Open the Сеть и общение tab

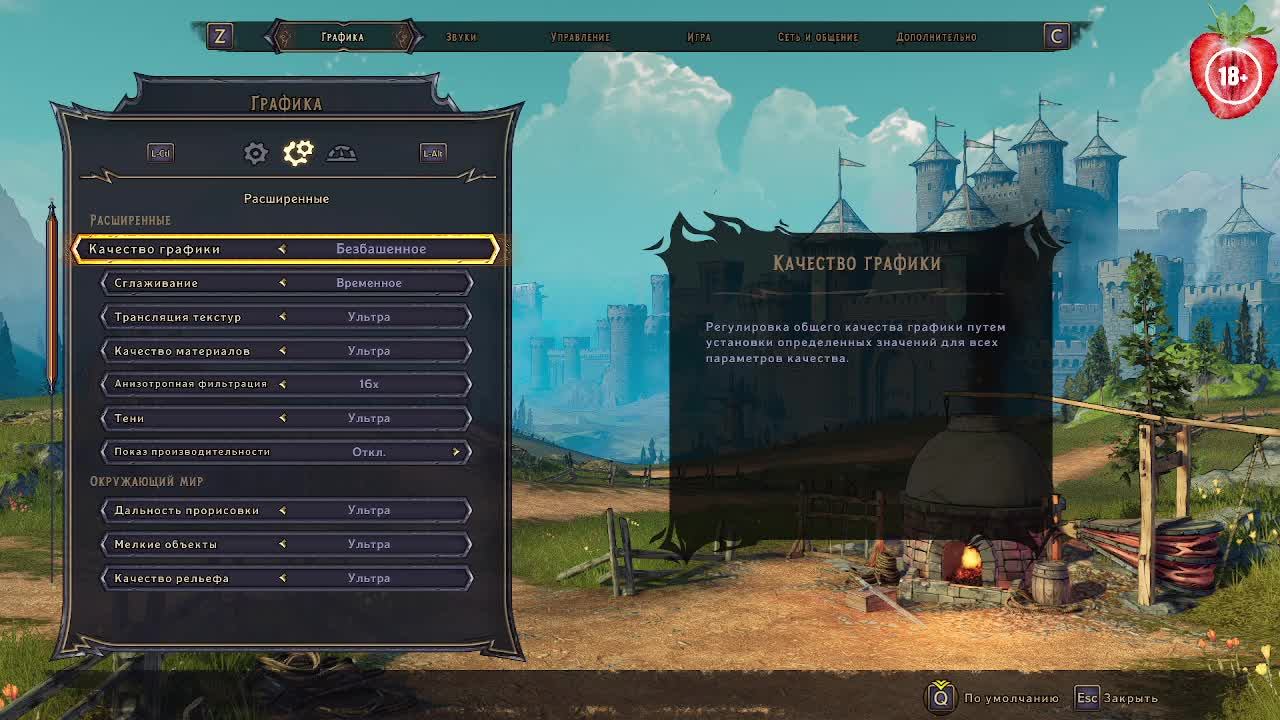click(818, 37)
